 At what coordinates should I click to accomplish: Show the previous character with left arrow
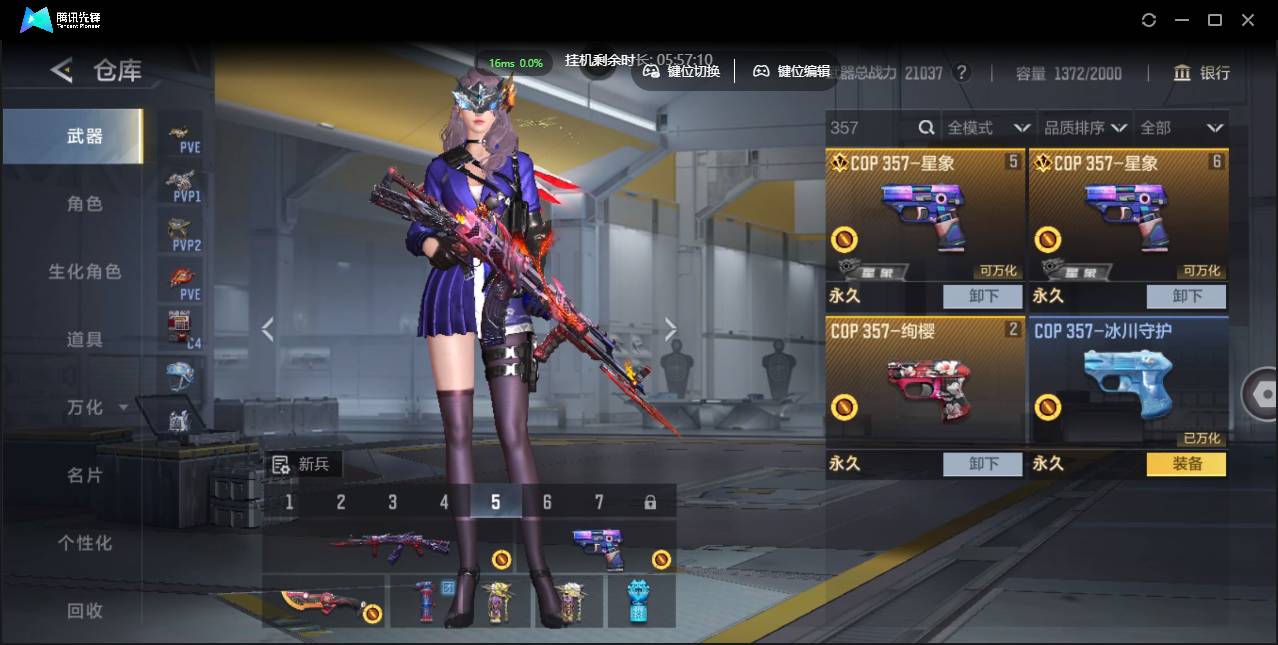point(267,329)
